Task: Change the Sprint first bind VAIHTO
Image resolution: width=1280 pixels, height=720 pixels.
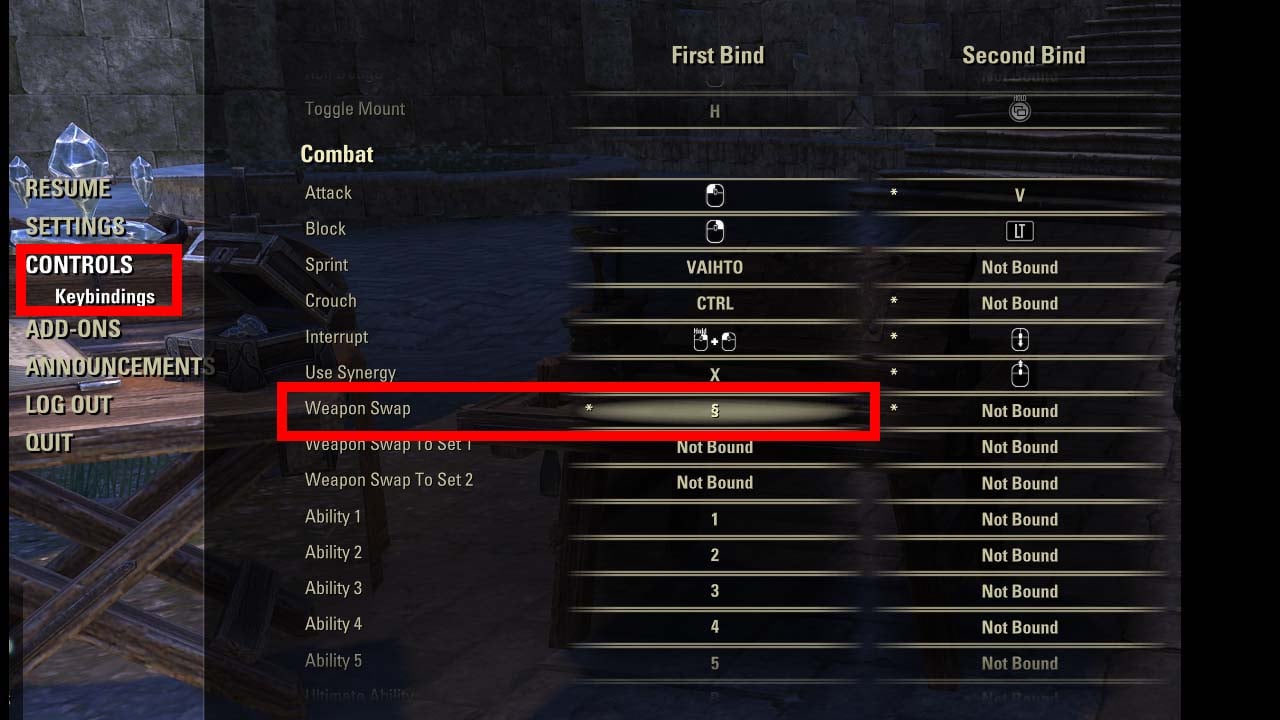Action: [715, 267]
